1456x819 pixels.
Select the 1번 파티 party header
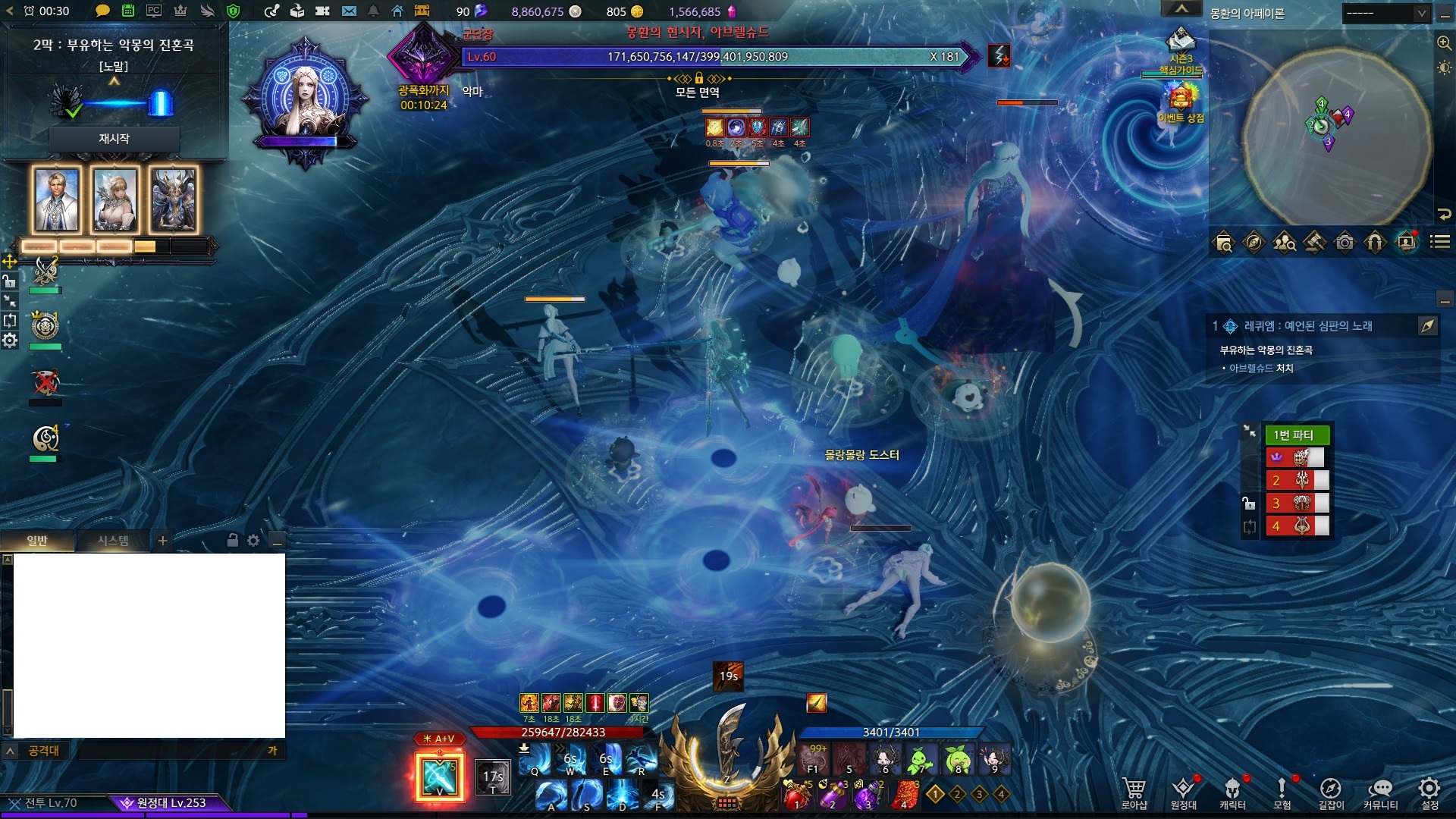[x=1297, y=435]
